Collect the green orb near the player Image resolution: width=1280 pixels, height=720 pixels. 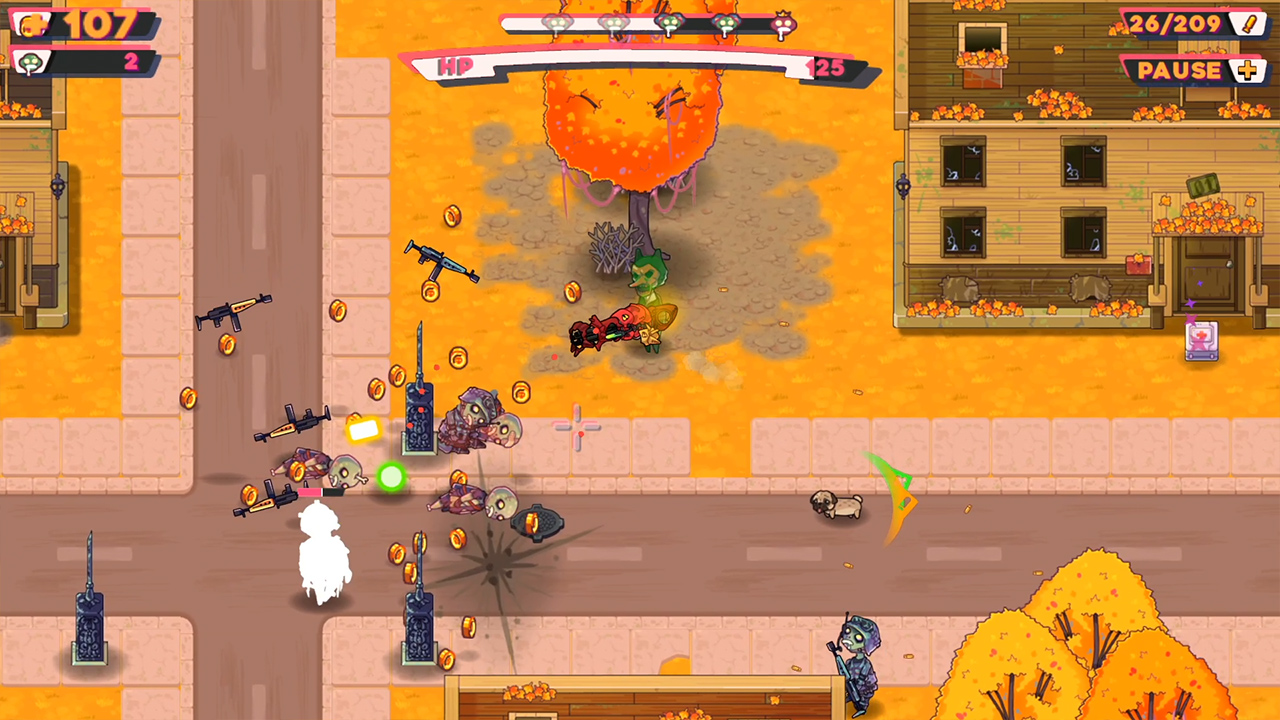coord(391,477)
